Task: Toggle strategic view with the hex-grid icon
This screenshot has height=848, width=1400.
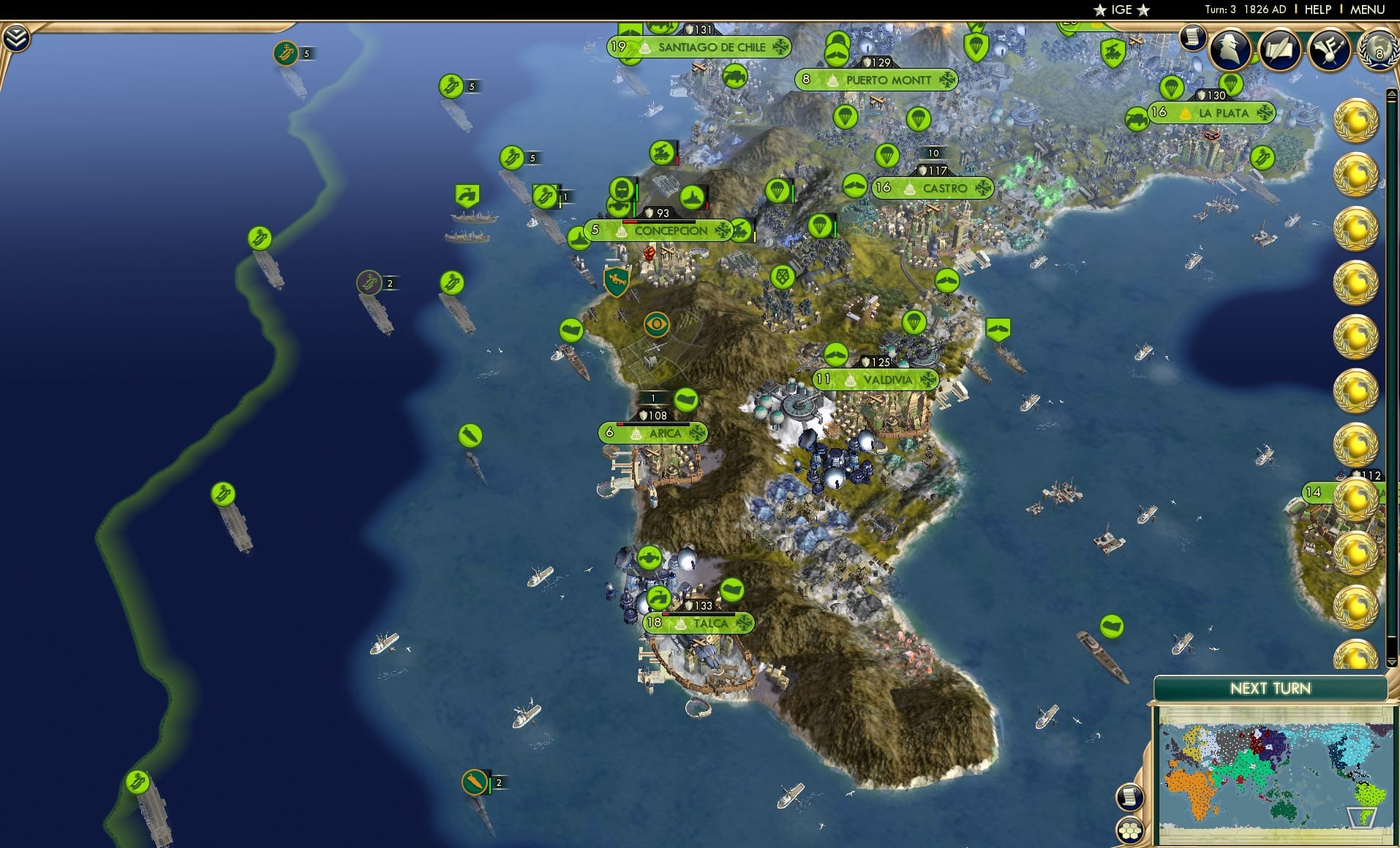Action: click(1131, 830)
